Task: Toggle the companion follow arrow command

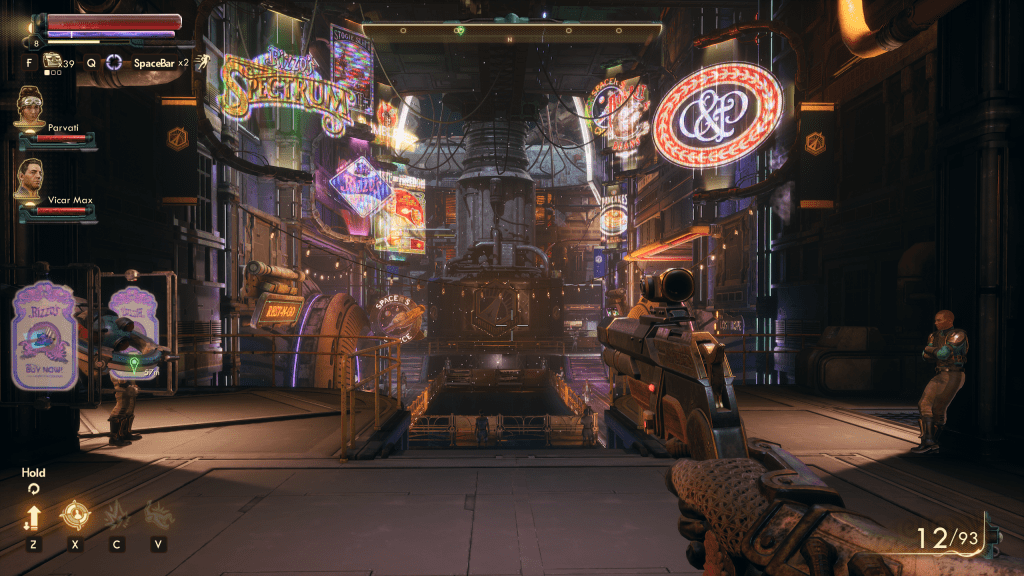Action: click(33, 517)
